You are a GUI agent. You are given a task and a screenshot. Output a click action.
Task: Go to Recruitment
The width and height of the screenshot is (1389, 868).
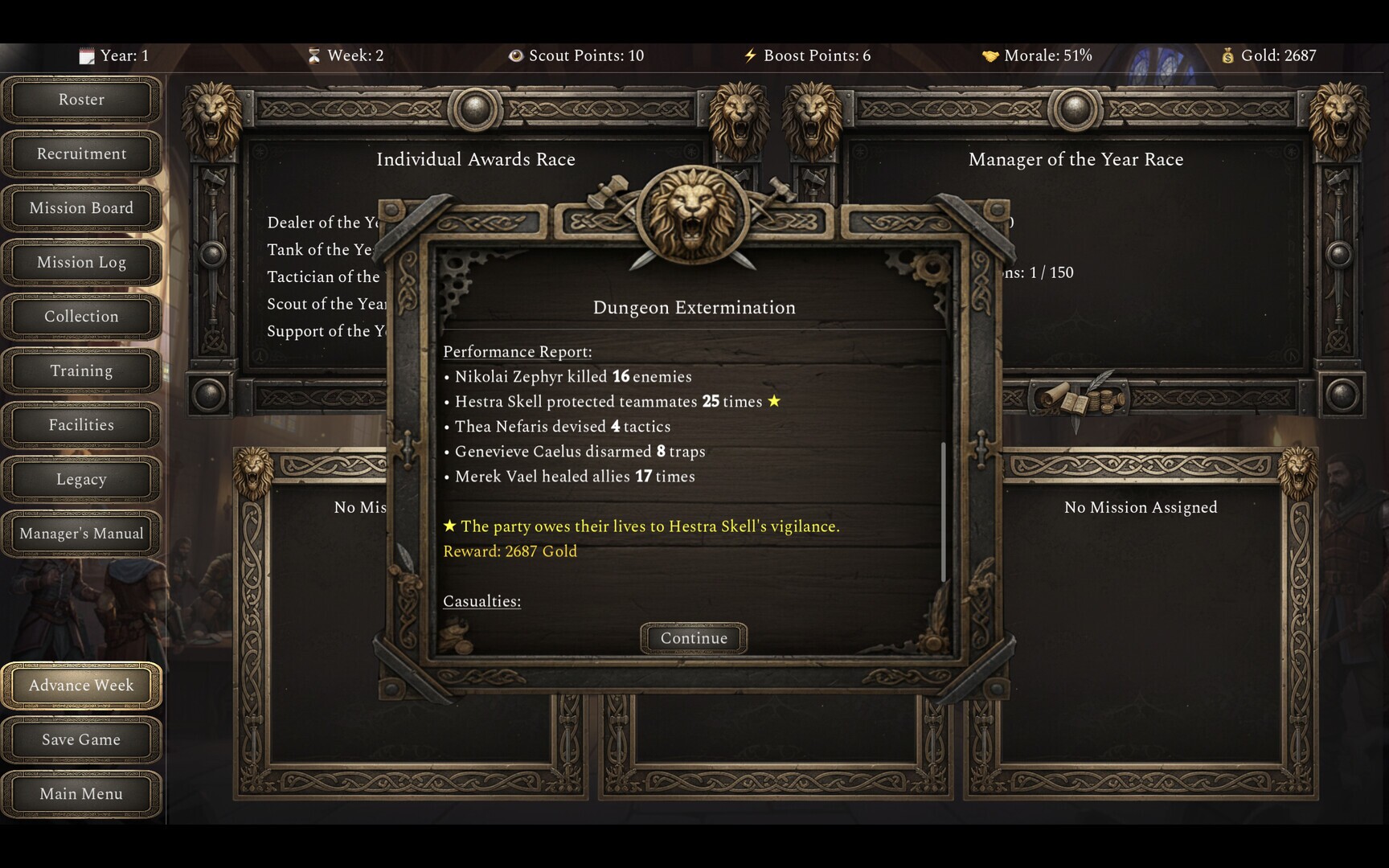[81, 154]
